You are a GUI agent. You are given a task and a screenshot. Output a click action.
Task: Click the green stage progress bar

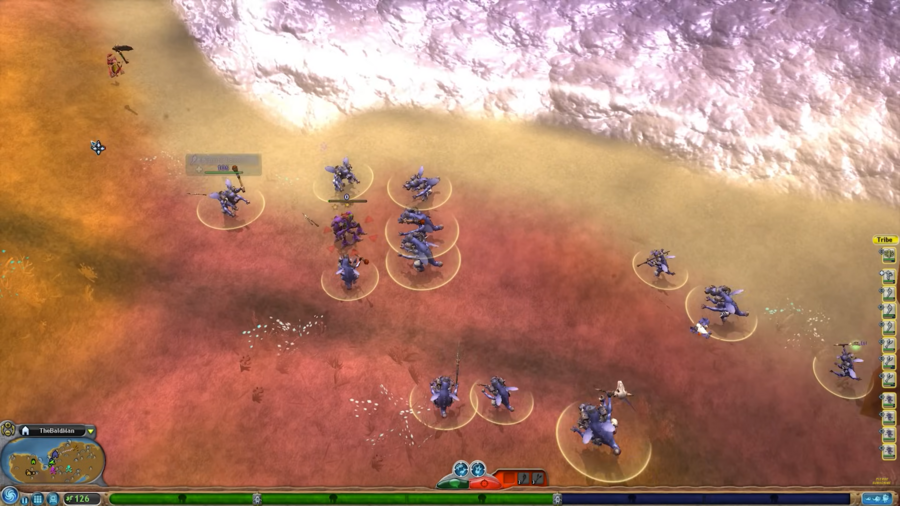click(x=330, y=498)
